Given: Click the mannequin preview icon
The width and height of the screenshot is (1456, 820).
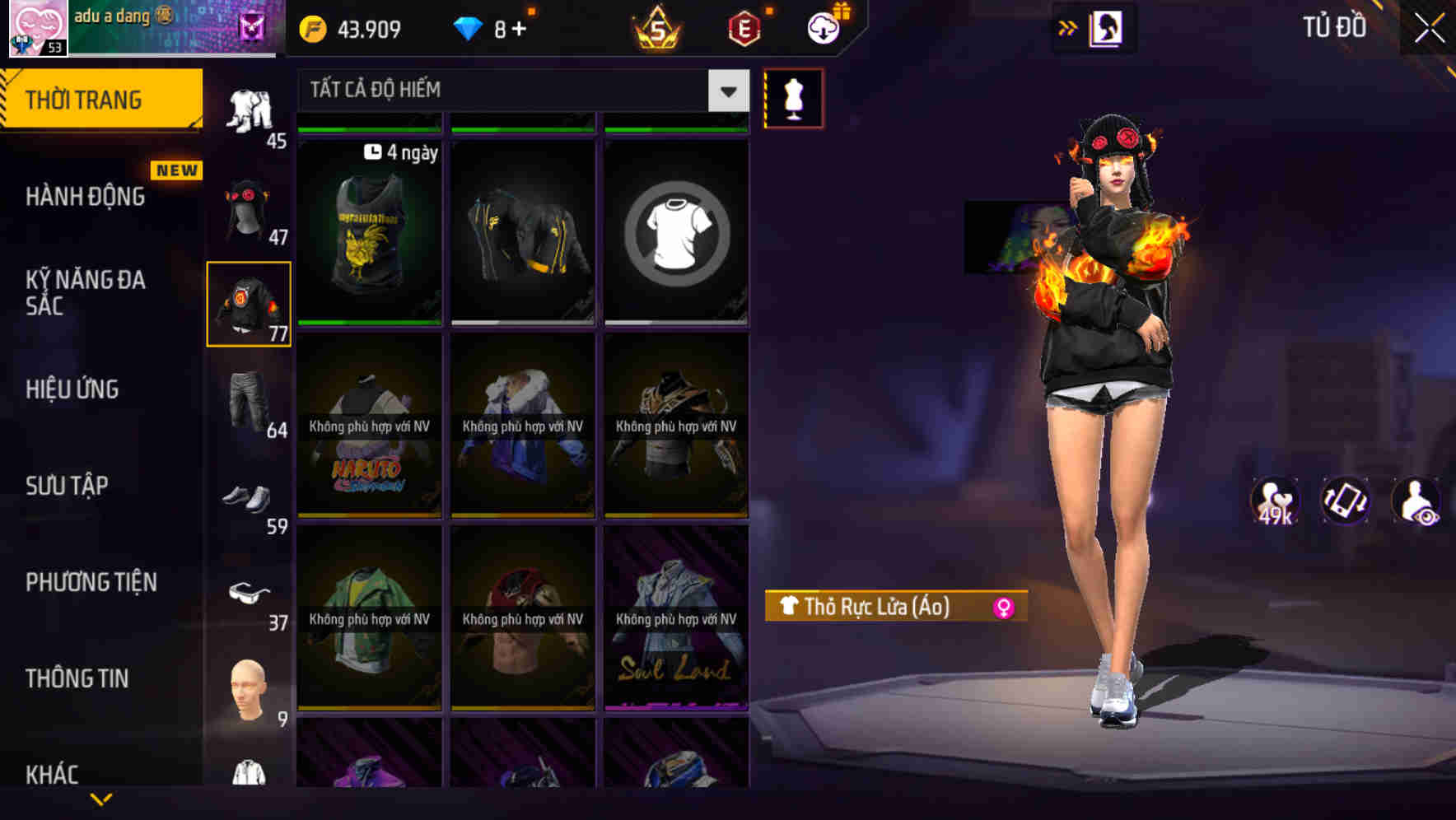Looking at the screenshot, I should 793,98.
